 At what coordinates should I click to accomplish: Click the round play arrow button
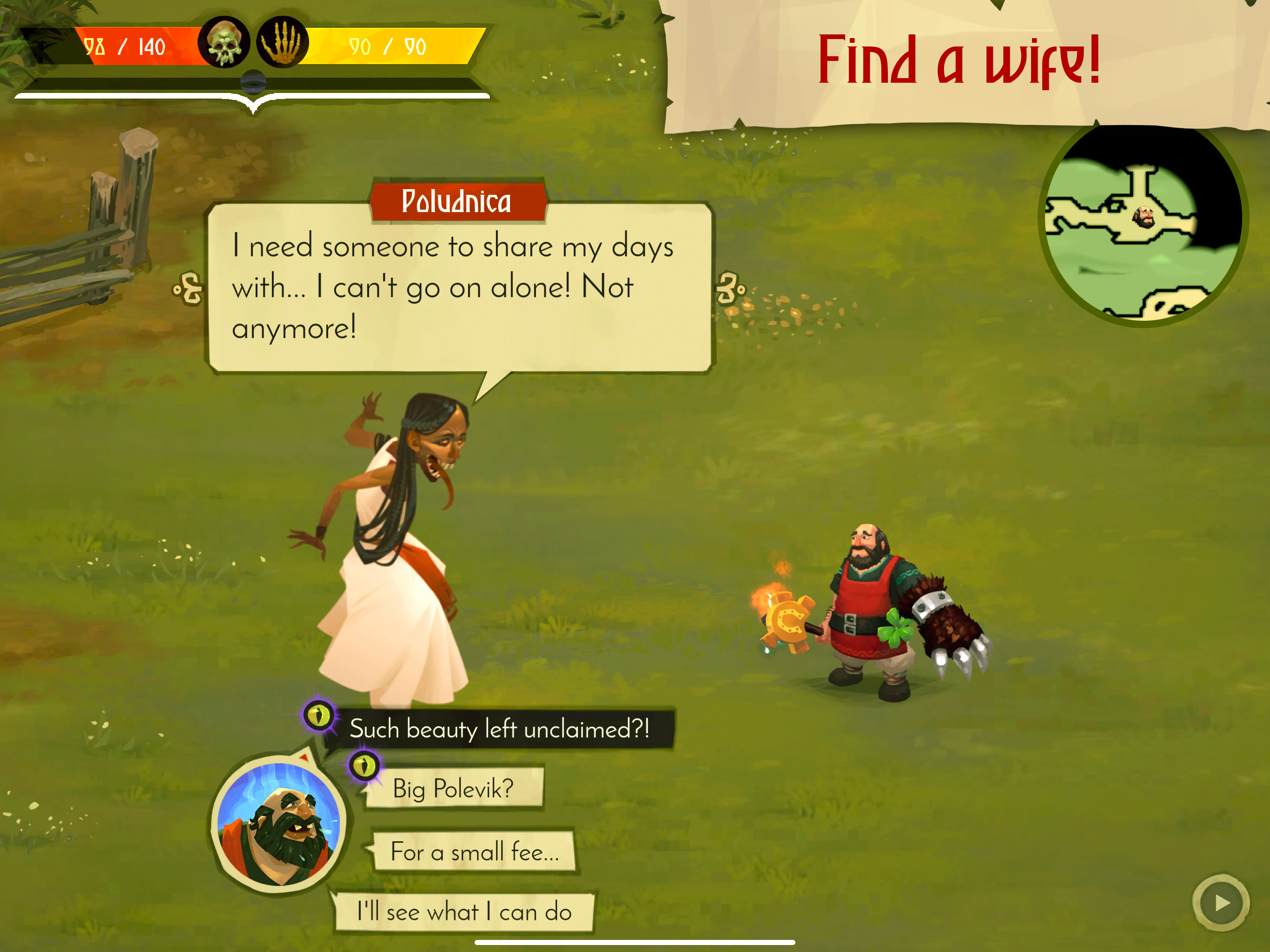pyautogui.click(x=1221, y=903)
